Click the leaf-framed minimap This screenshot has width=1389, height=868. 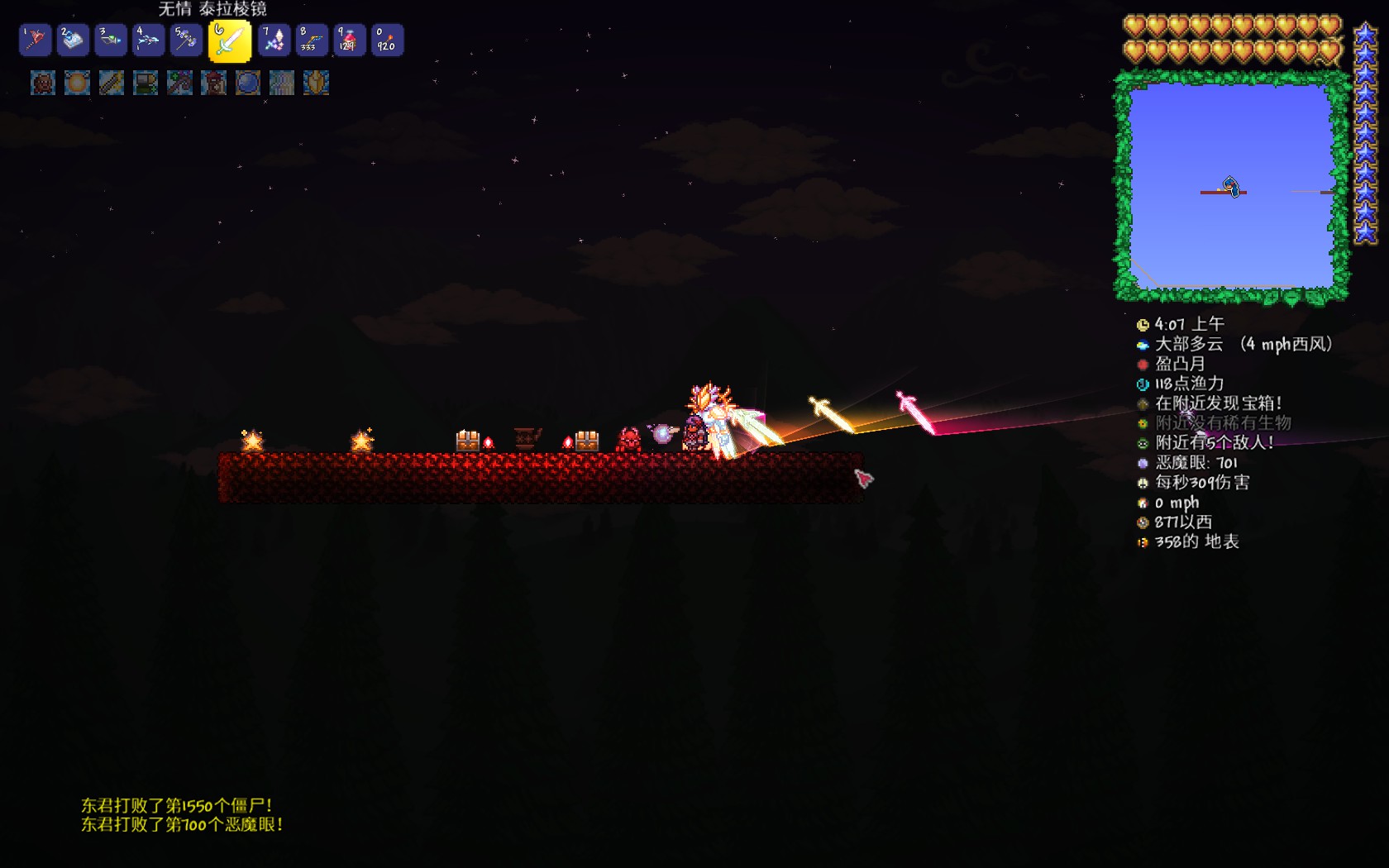(x=1231, y=187)
